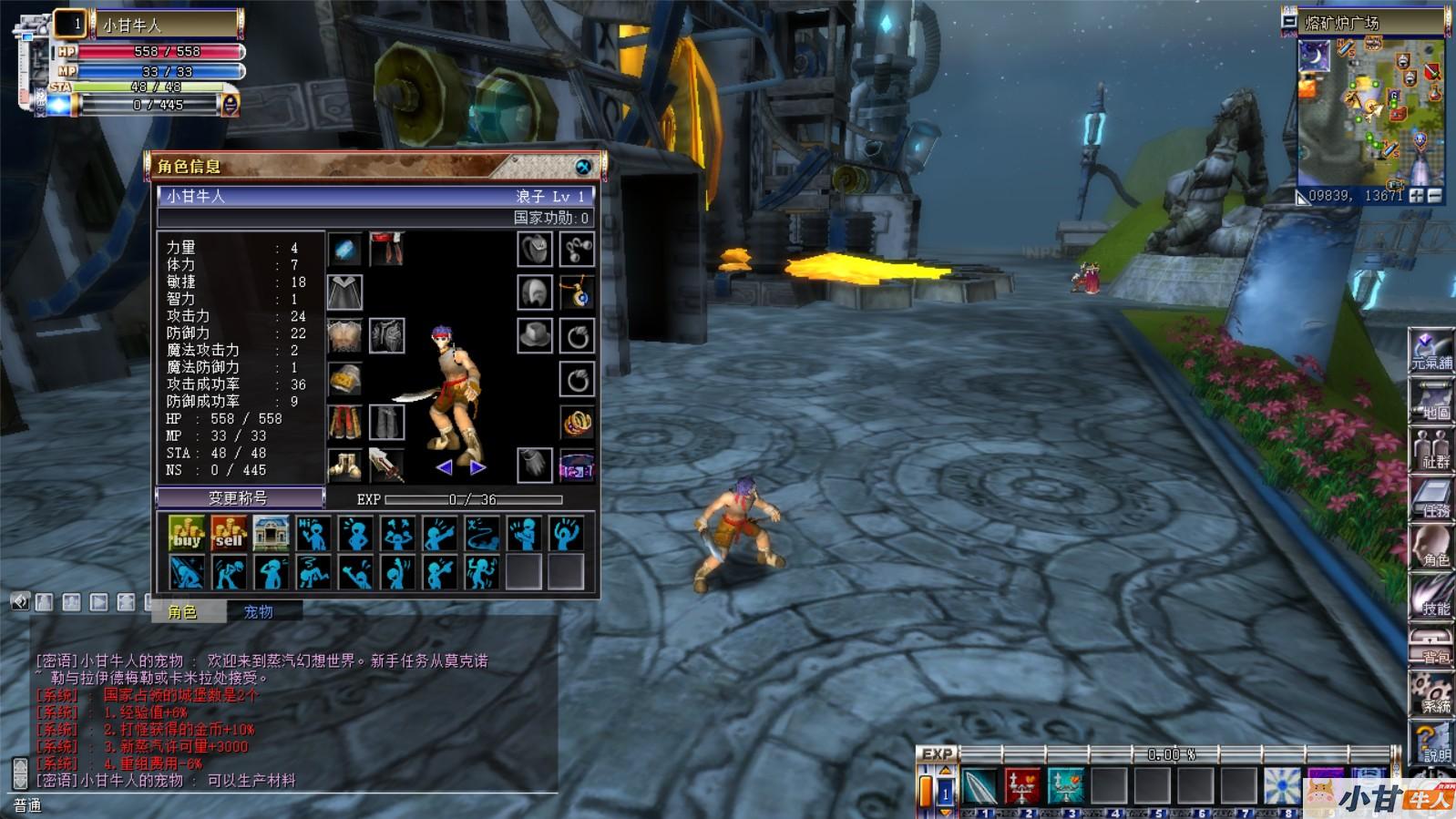Switch to the 宠物 pet tab

pos(258,611)
